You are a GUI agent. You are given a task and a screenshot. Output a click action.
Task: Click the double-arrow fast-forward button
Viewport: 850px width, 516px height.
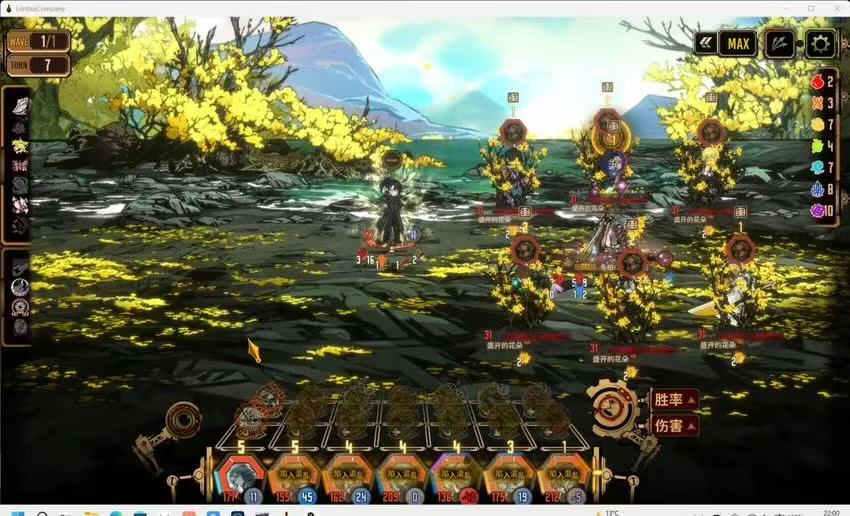(708, 43)
